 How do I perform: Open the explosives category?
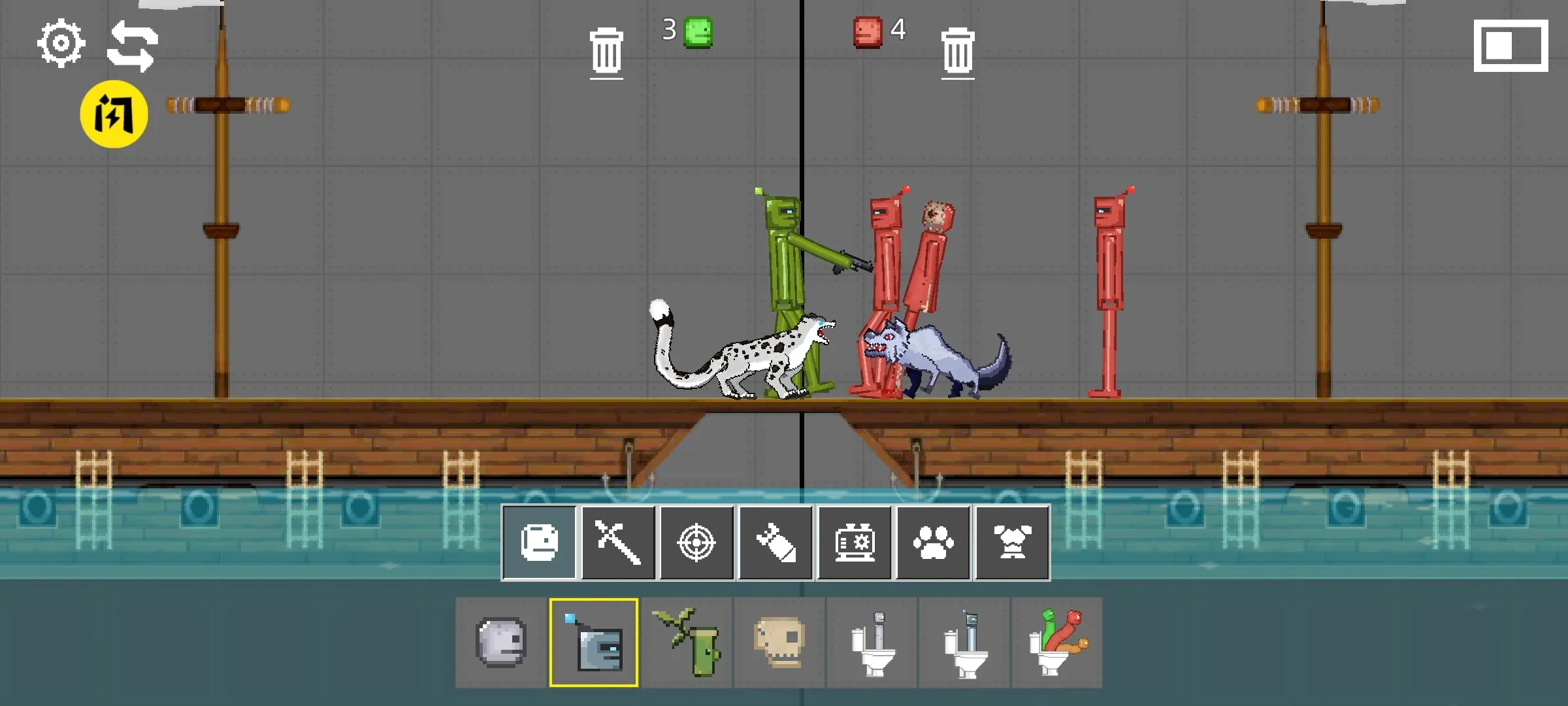coord(776,543)
